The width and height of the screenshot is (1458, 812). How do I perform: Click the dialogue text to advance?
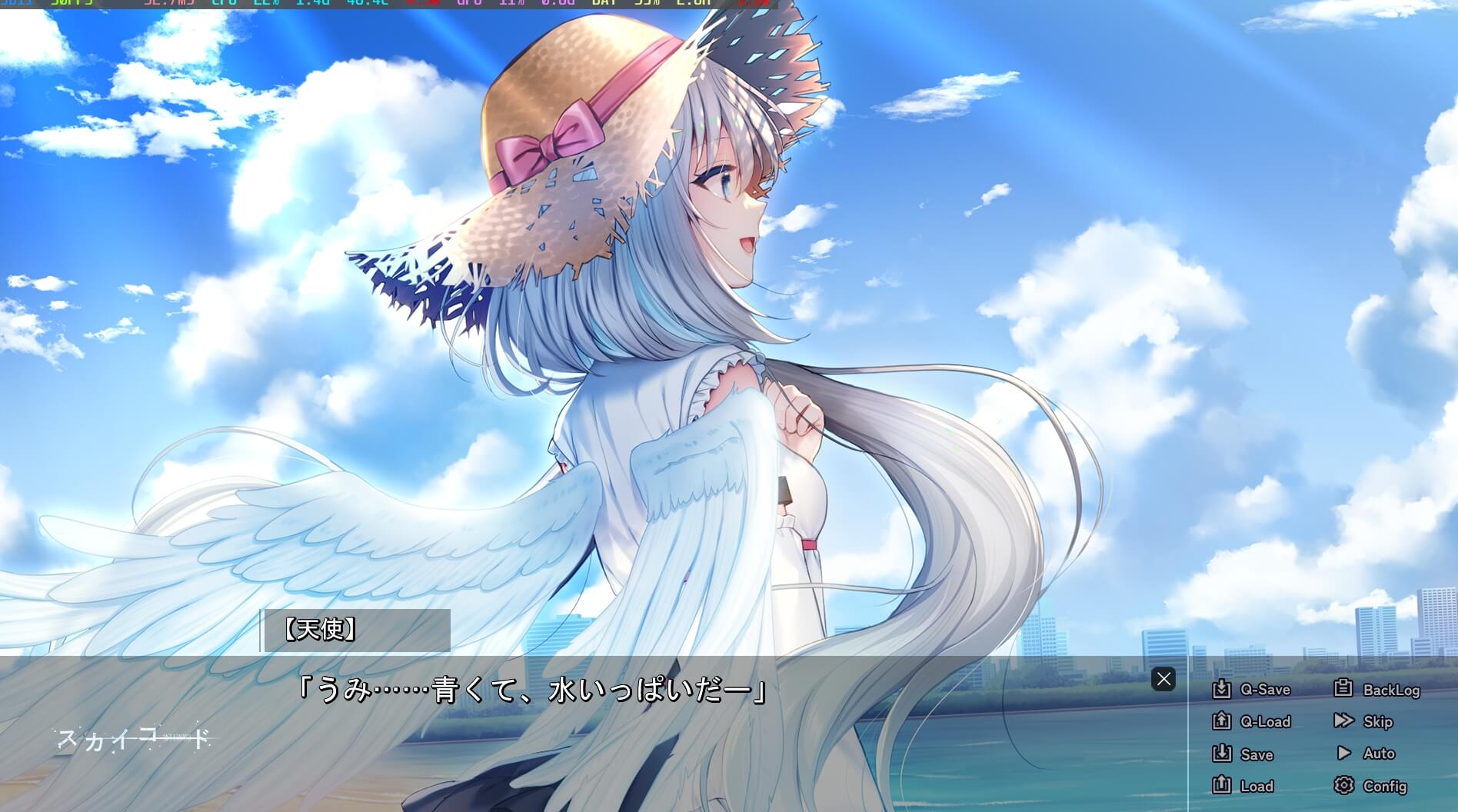531,691
